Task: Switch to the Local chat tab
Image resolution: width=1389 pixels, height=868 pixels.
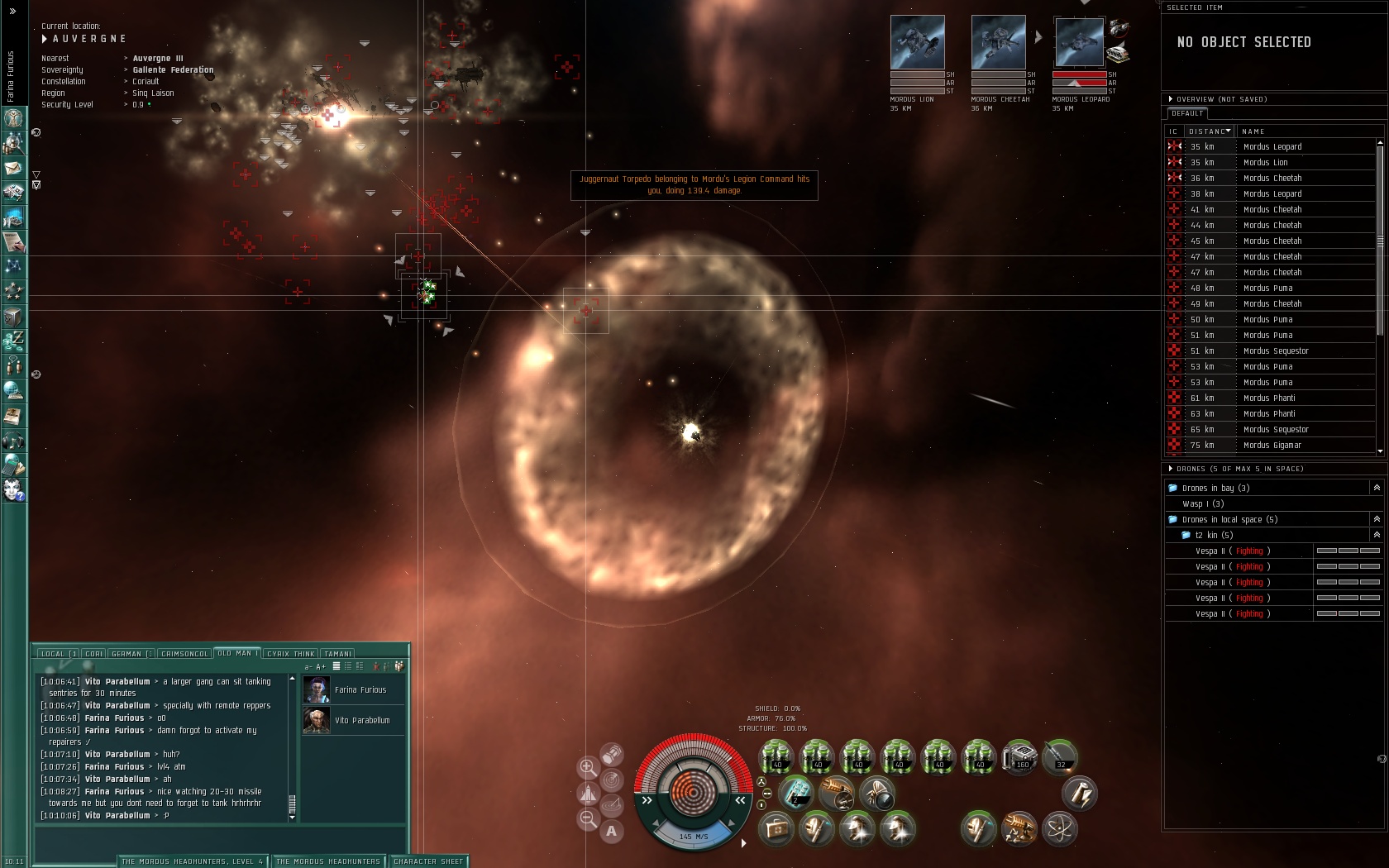Action: pos(58,654)
